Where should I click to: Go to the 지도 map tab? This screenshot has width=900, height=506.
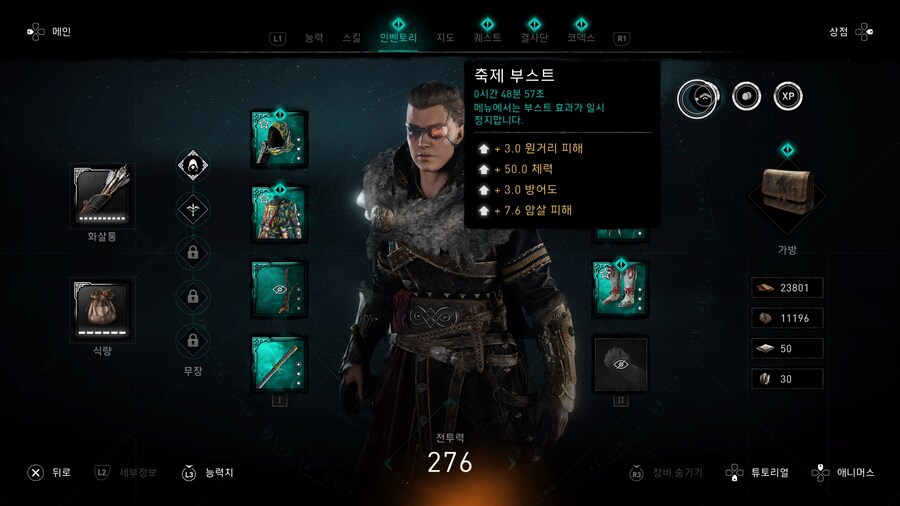(445, 38)
